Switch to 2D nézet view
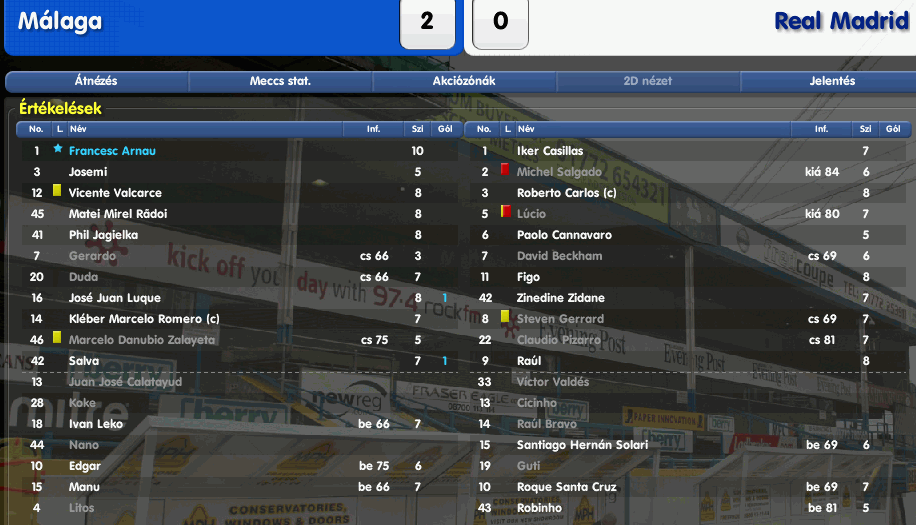The height and width of the screenshot is (525, 916). [x=648, y=81]
